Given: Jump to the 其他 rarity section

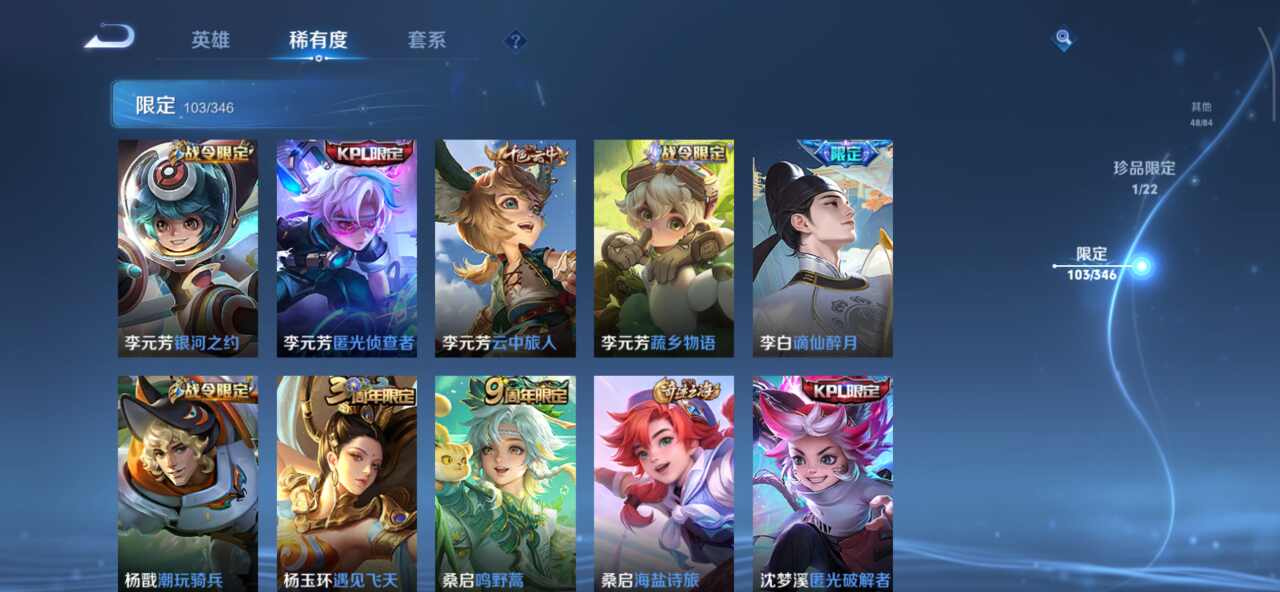Looking at the screenshot, I should click(1201, 114).
